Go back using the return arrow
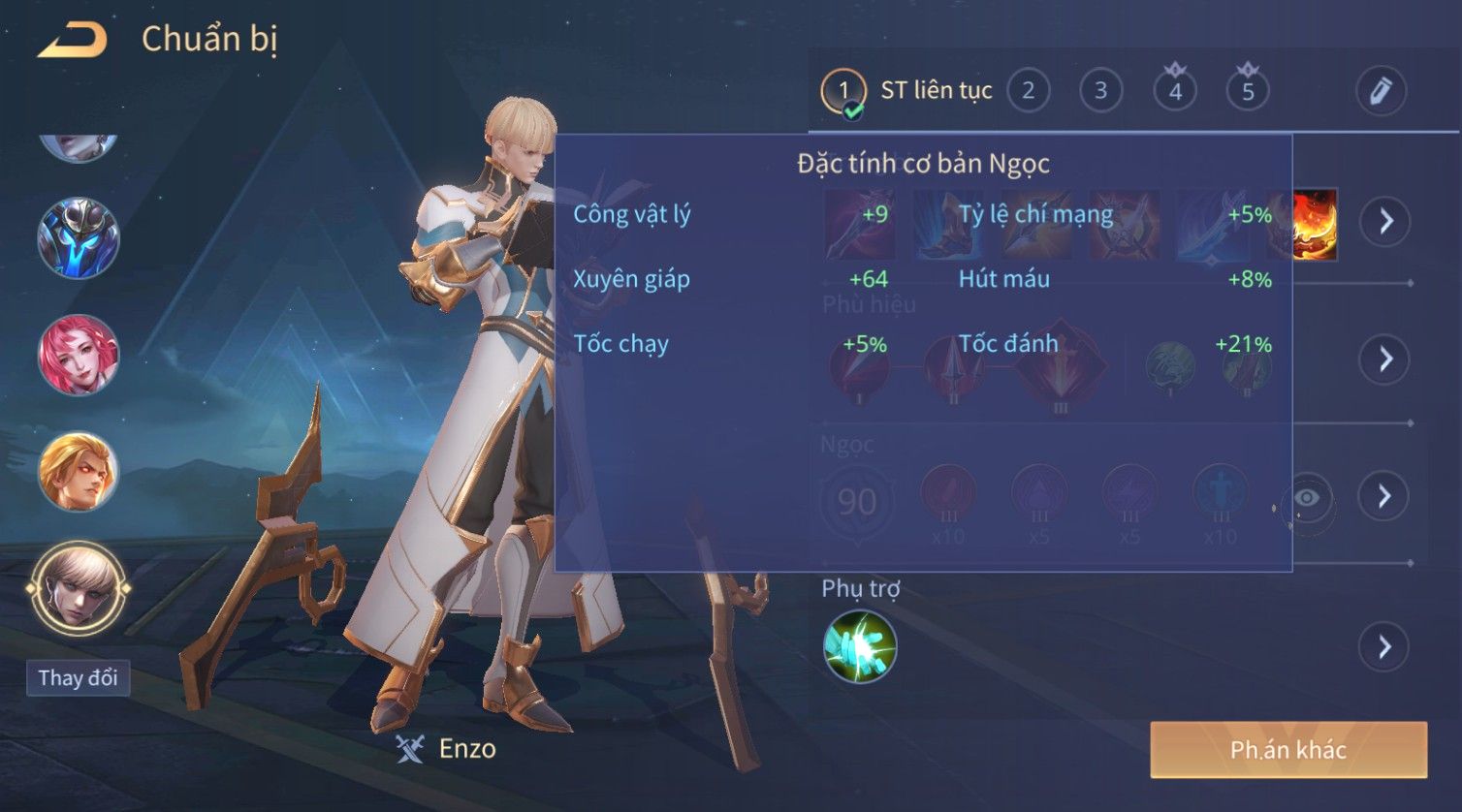The width and height of the screenshot is (1462, 812). click(x=73, y=41)
